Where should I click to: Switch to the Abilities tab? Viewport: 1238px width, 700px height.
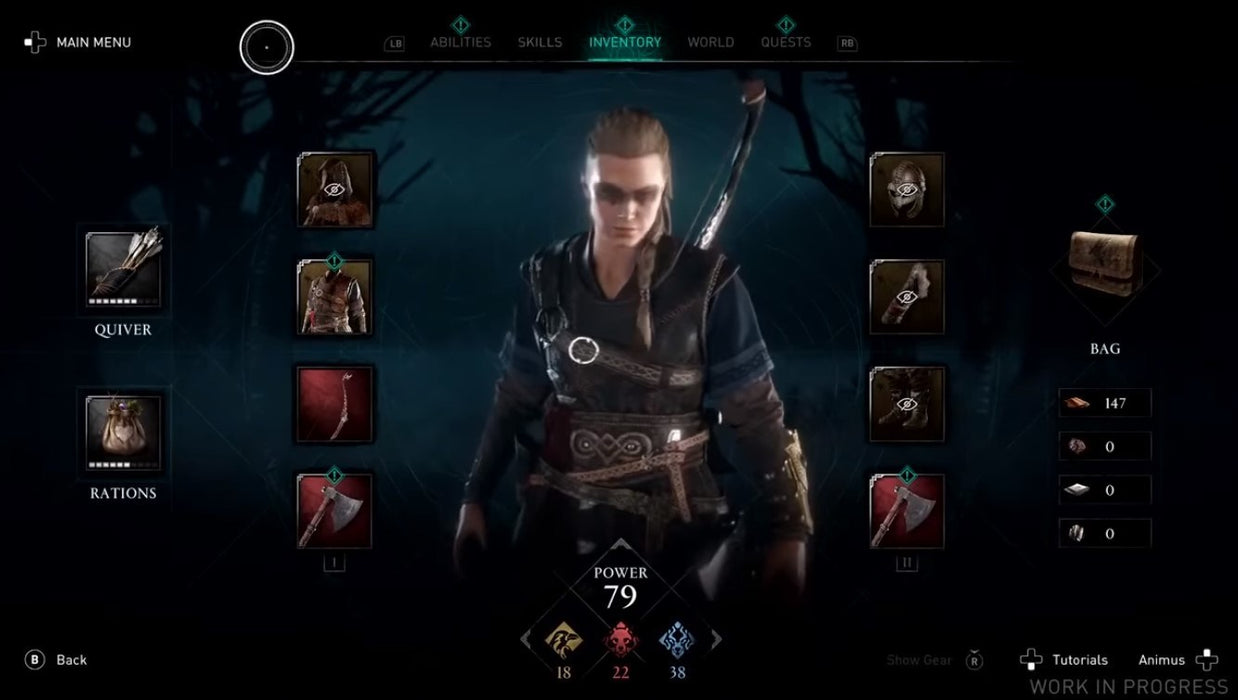pyautogui.click(x=460, y=42)
